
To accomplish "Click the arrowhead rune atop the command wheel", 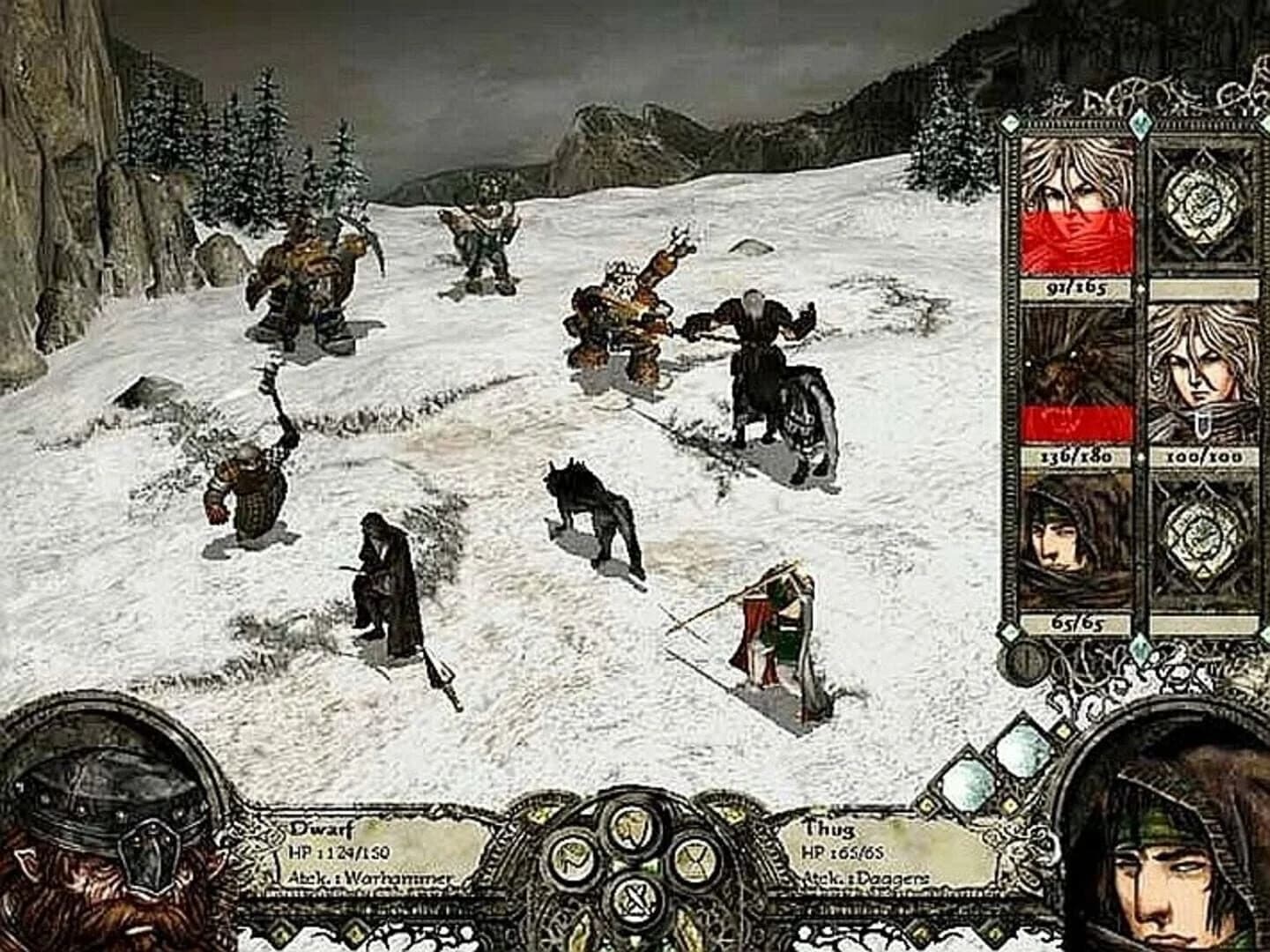I will coord(633,828).
